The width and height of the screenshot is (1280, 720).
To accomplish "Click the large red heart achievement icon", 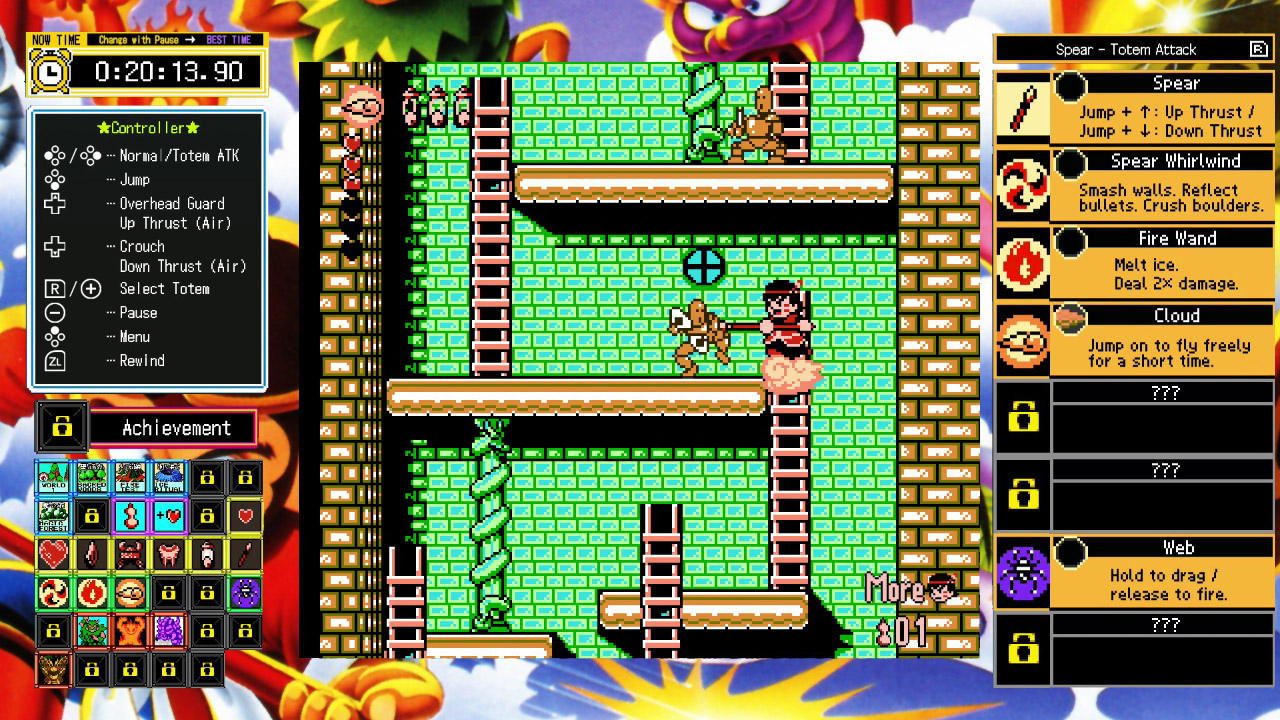I will tap(52, 553).
